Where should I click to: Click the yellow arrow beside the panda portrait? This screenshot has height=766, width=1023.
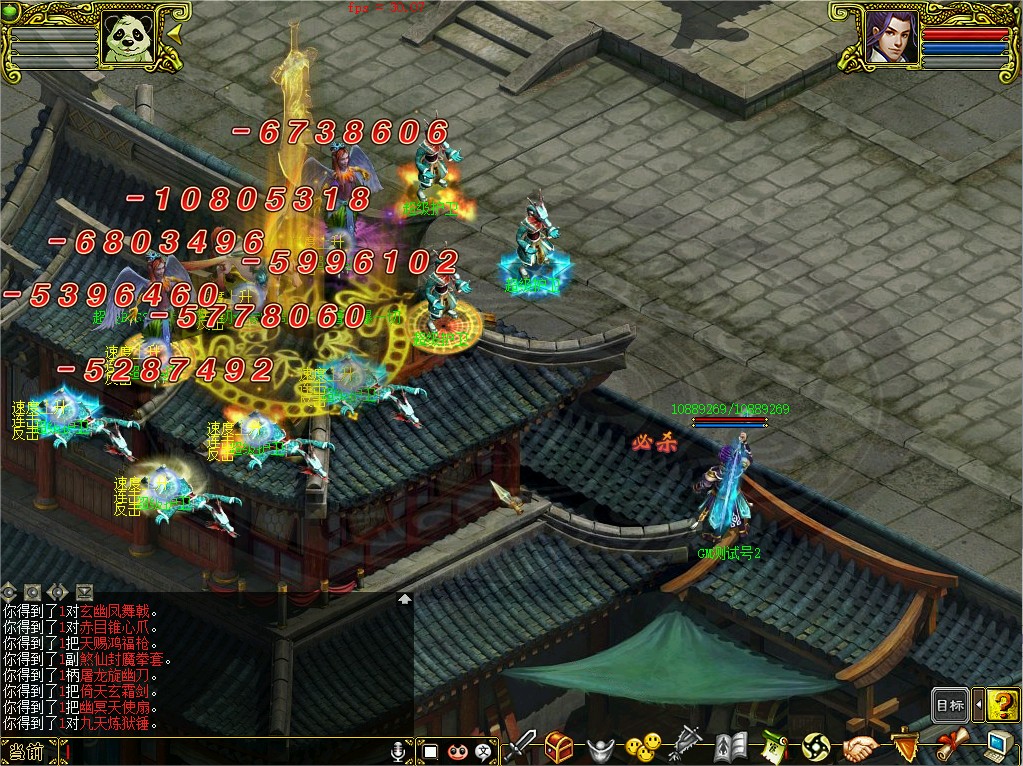point(173,34)
